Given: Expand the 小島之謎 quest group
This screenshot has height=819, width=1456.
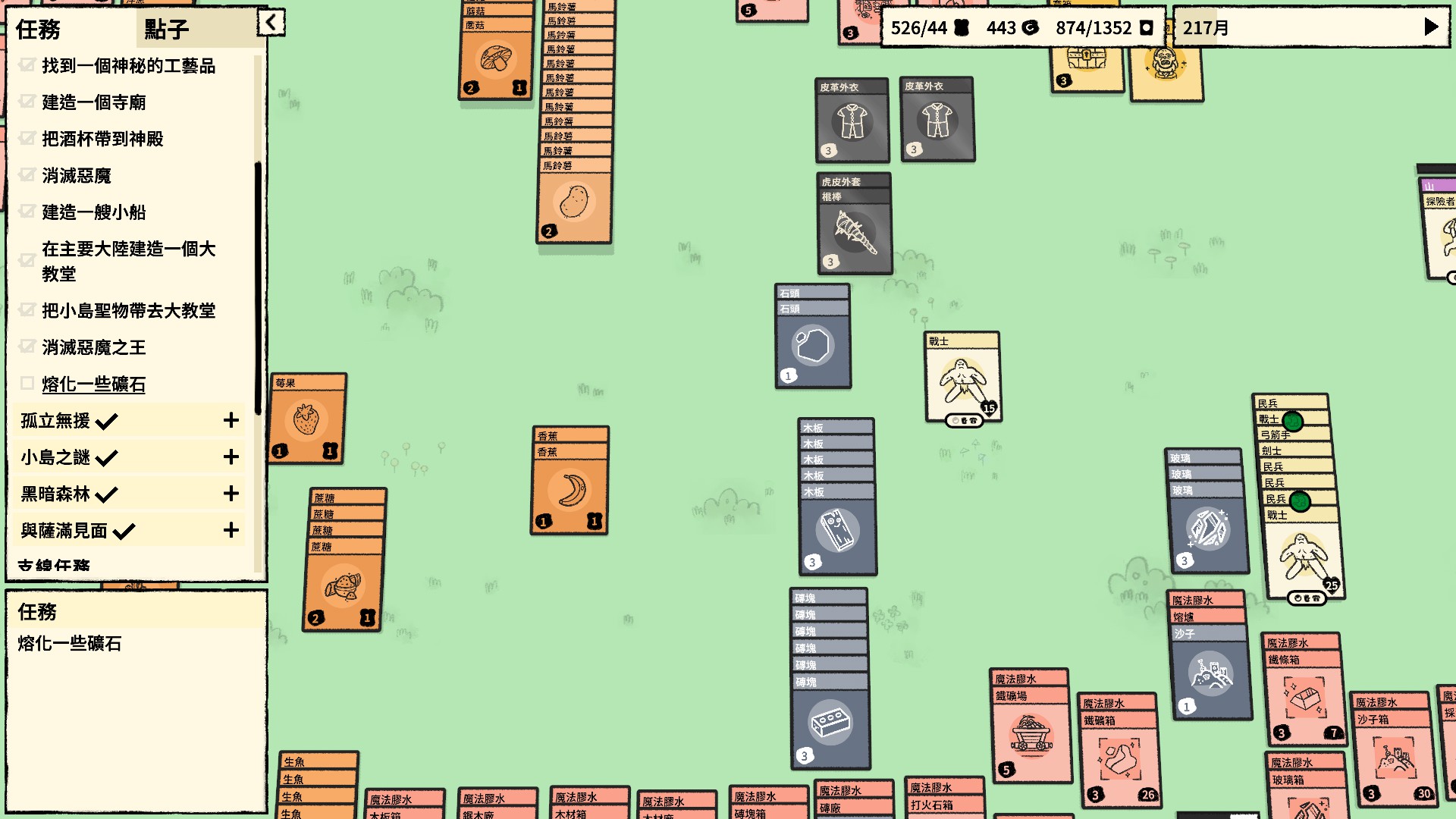Looking at the screenshot, I should [x=231, y=457].
